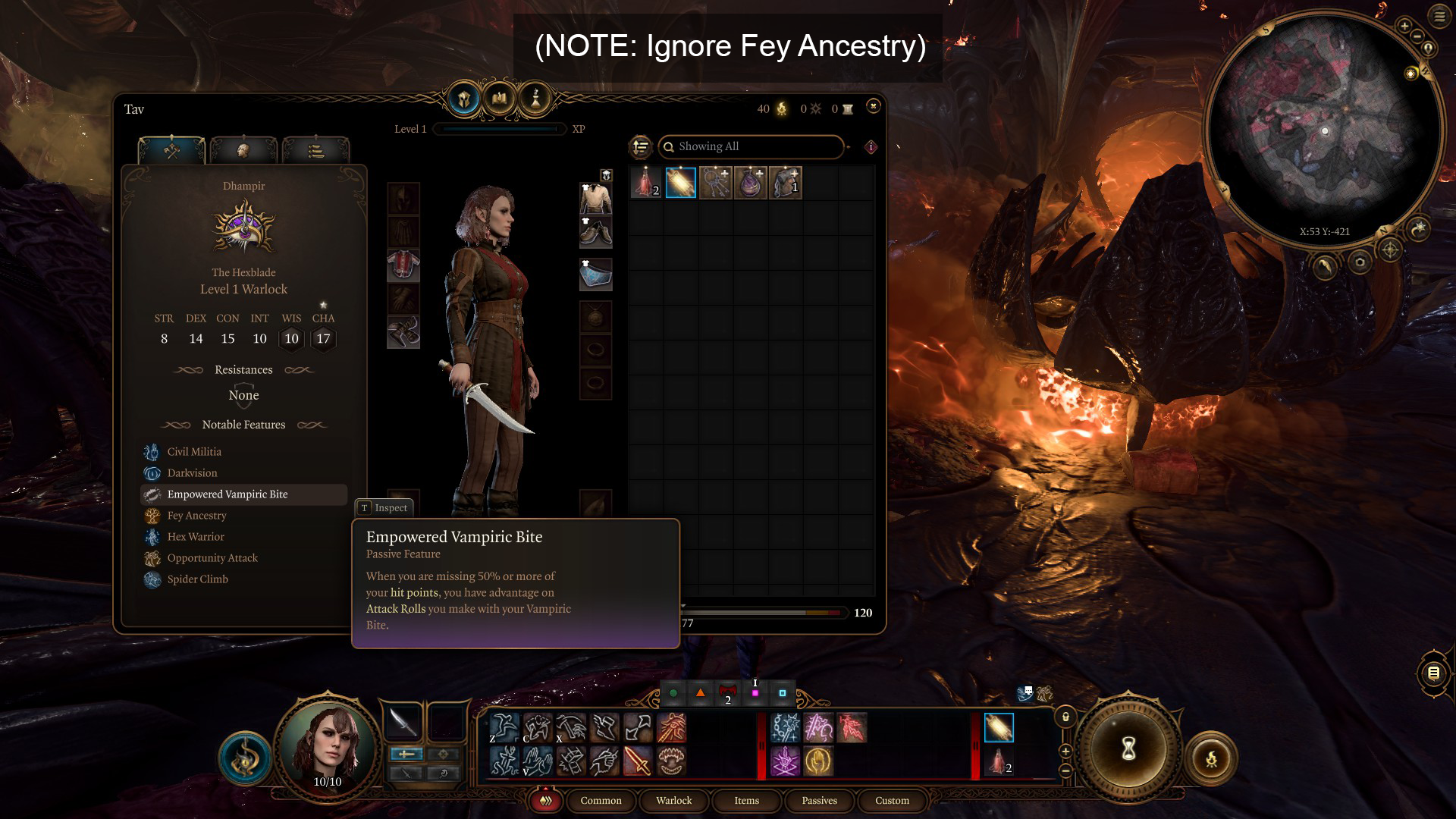Switch to the Warlock hotbar tab

[673, 801]
